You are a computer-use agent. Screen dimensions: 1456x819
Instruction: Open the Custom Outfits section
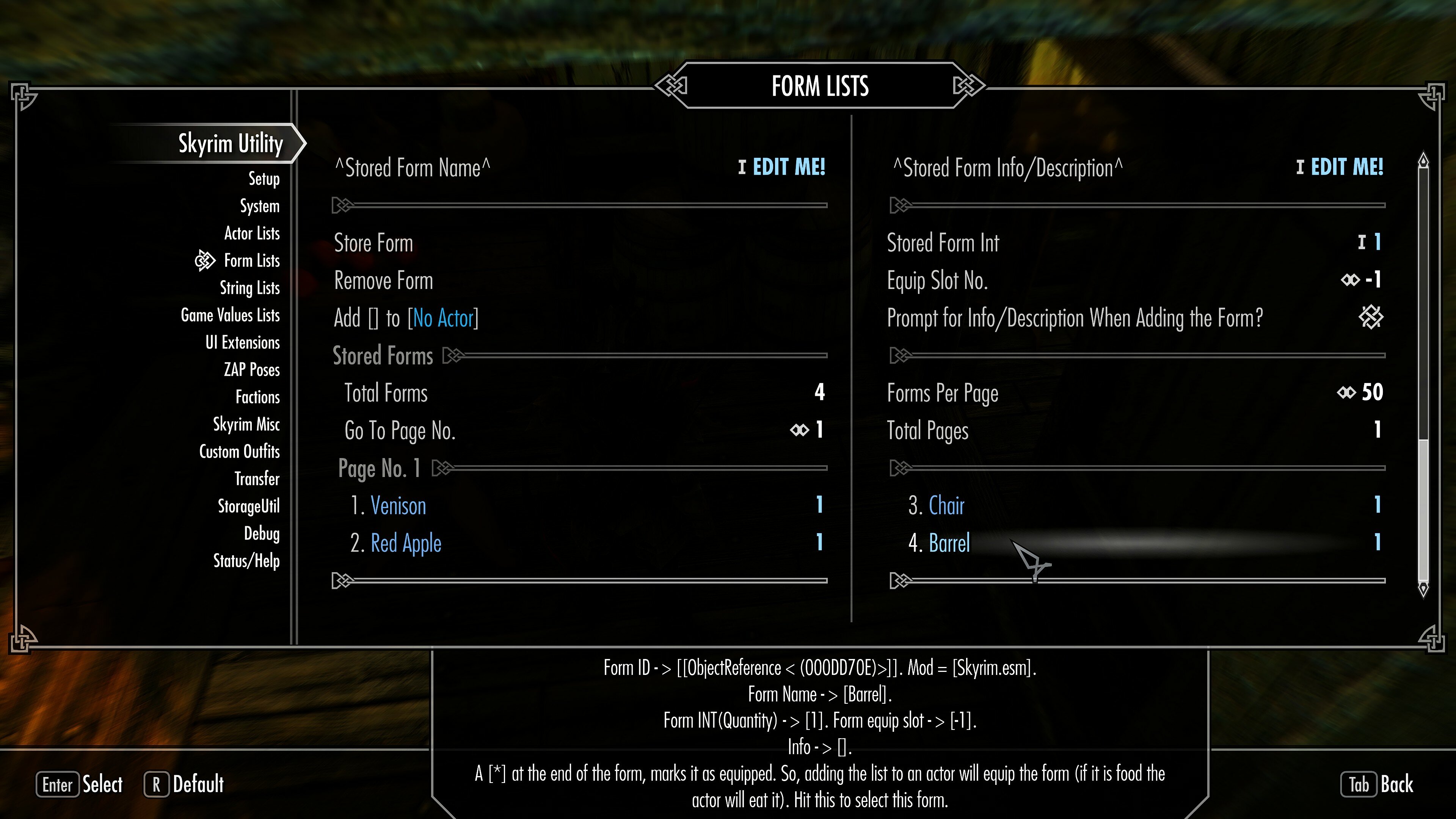click(239, 452)
